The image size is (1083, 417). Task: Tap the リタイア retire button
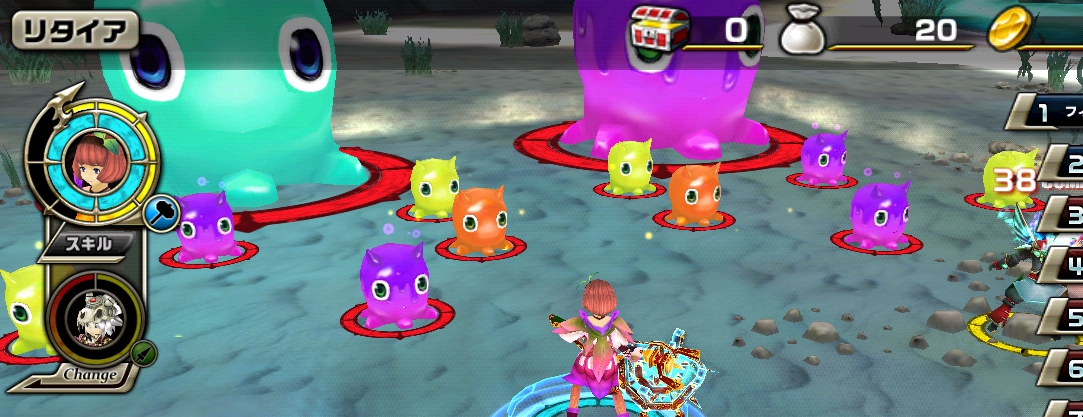pyautogui.click(x=73, y=31)
